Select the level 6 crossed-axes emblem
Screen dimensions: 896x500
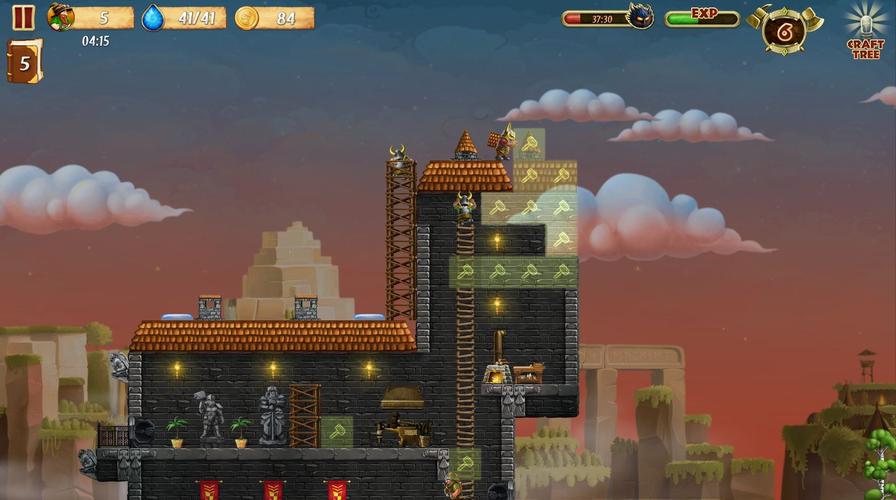[x=784, y=30]
